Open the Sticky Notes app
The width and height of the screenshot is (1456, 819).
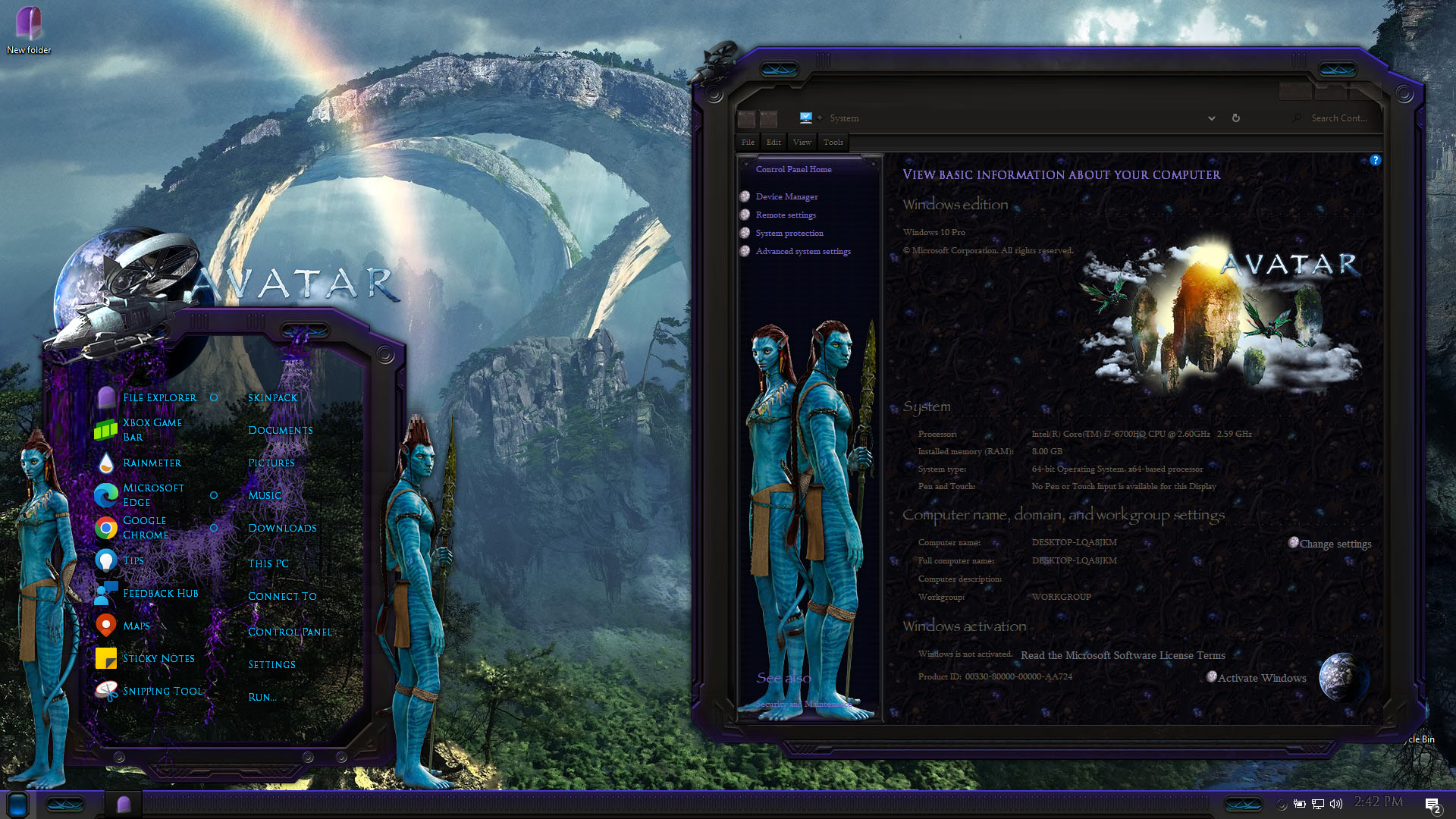pos(158,659)
